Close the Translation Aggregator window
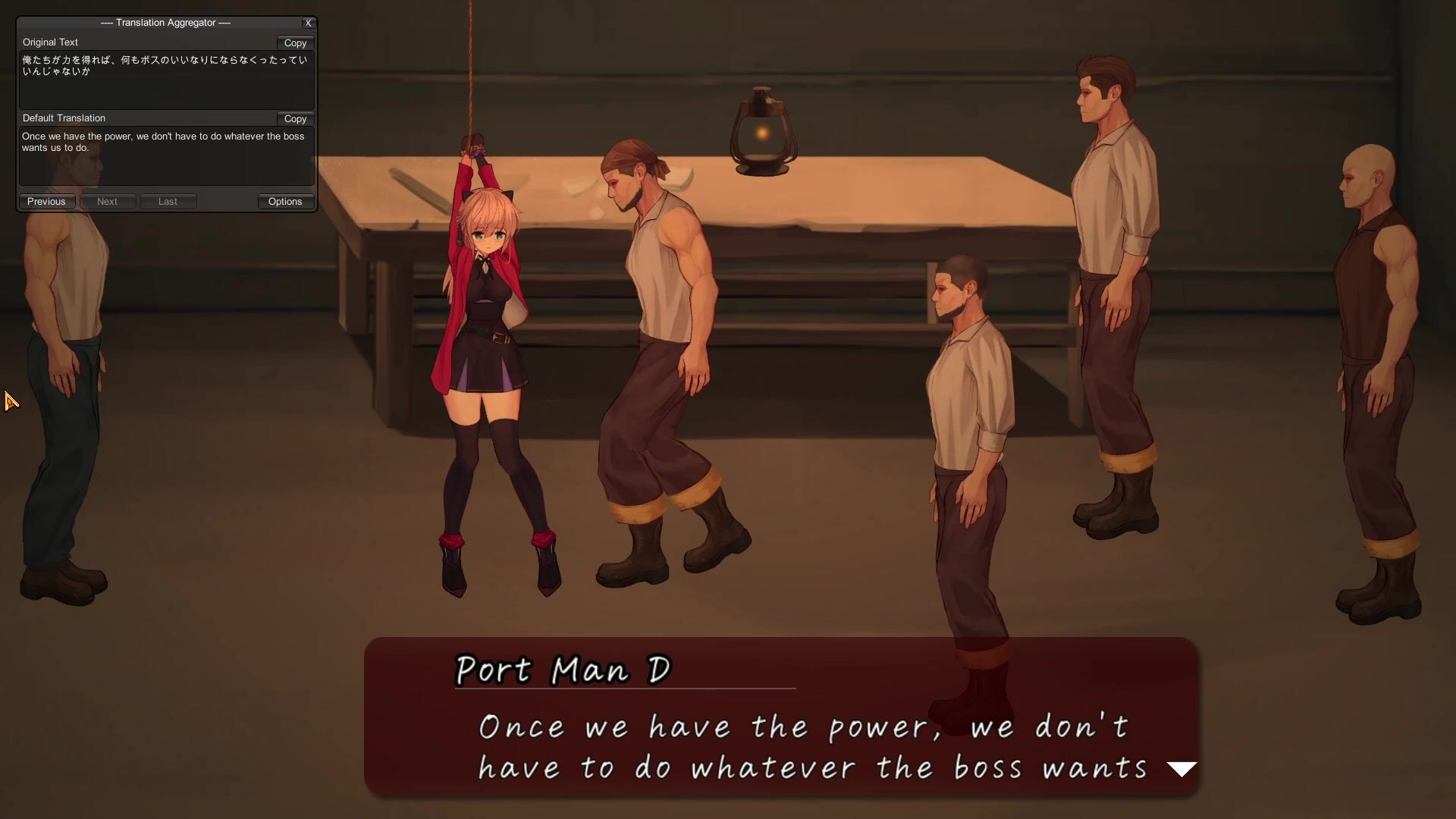 coord(308,23)
